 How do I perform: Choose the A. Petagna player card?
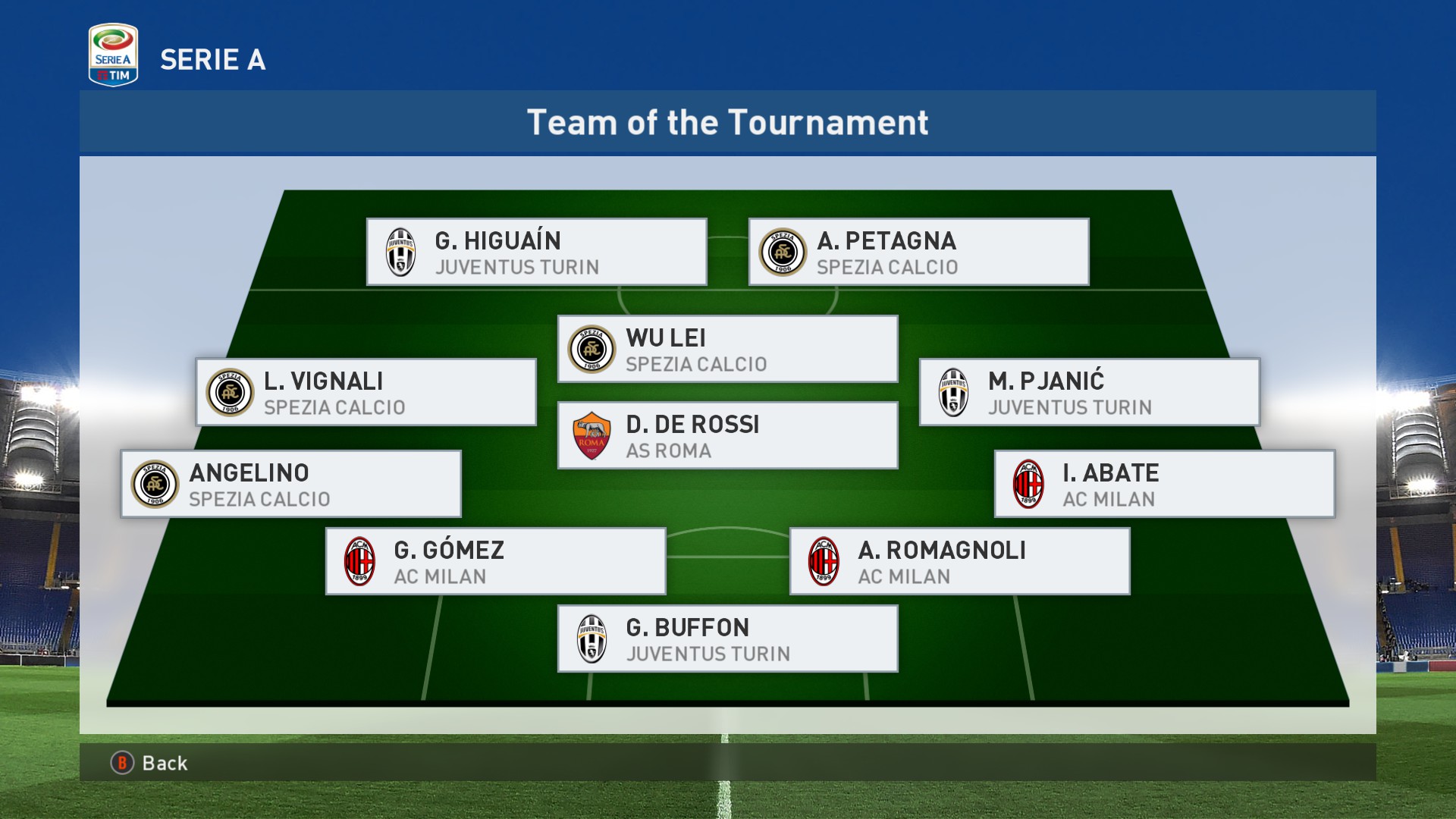point(918,253)
